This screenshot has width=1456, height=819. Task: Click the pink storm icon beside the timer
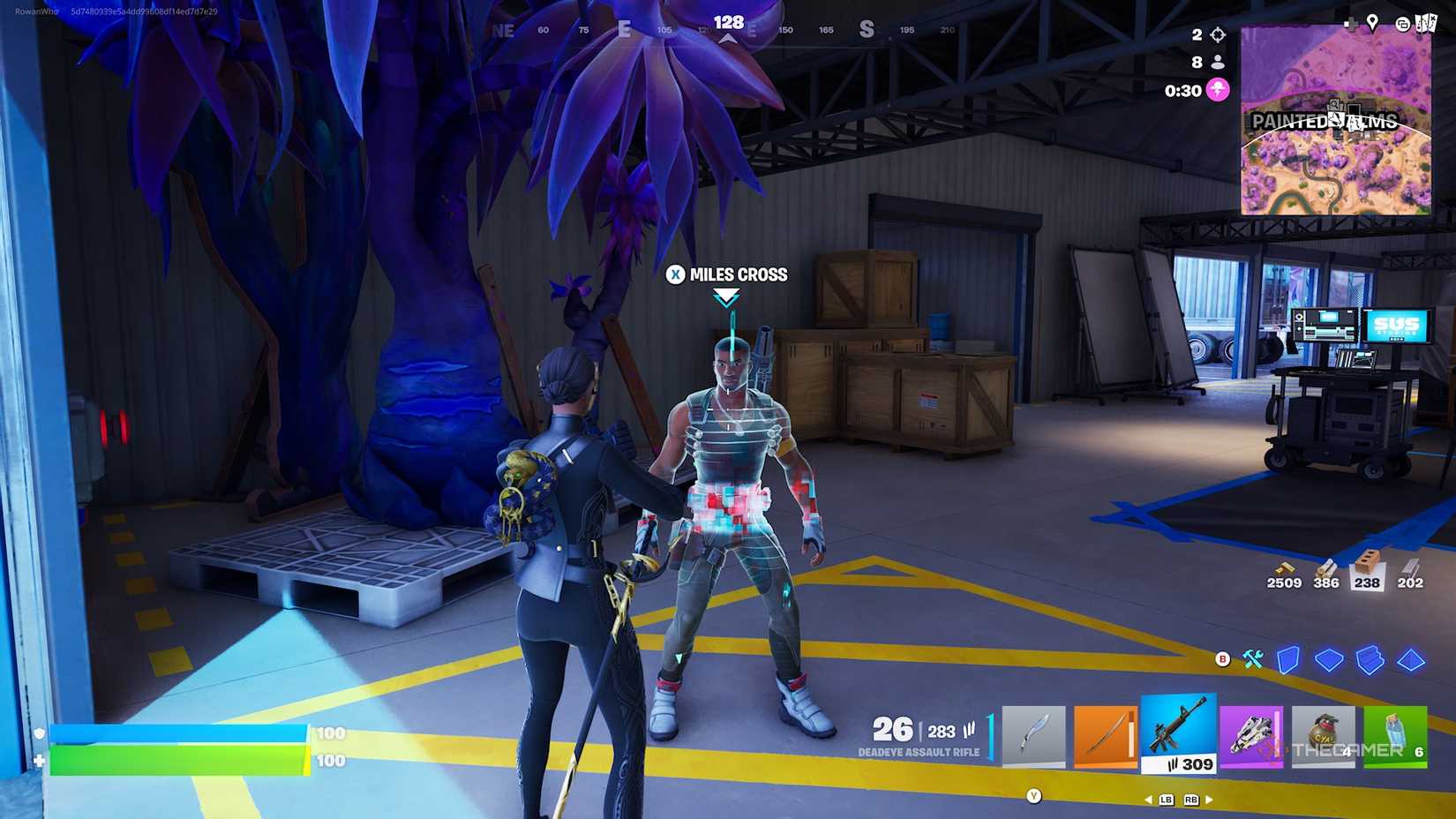pos(1216,90)
